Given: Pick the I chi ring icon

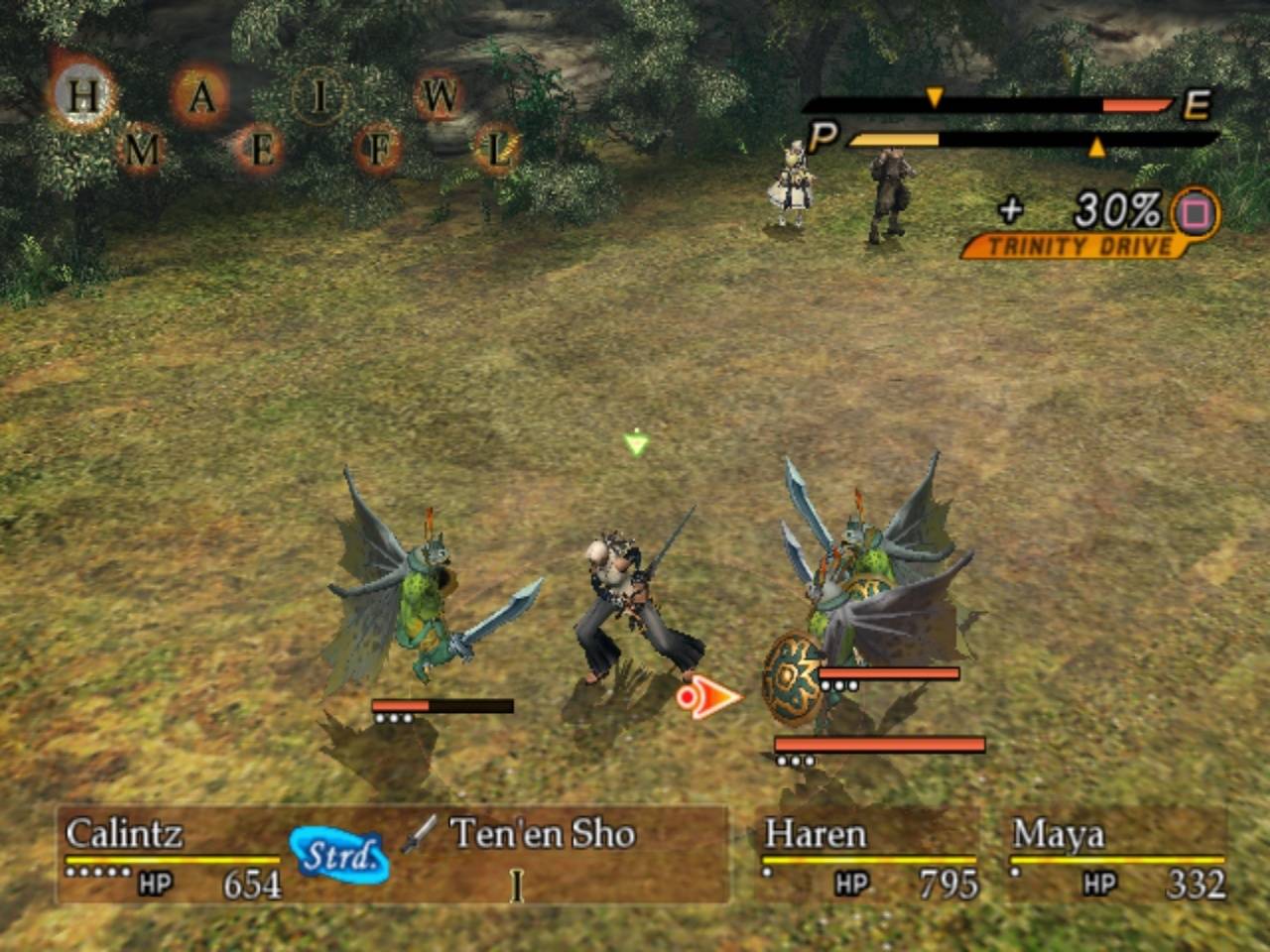Looking at the screenshot, I should [x=319, y=97].
